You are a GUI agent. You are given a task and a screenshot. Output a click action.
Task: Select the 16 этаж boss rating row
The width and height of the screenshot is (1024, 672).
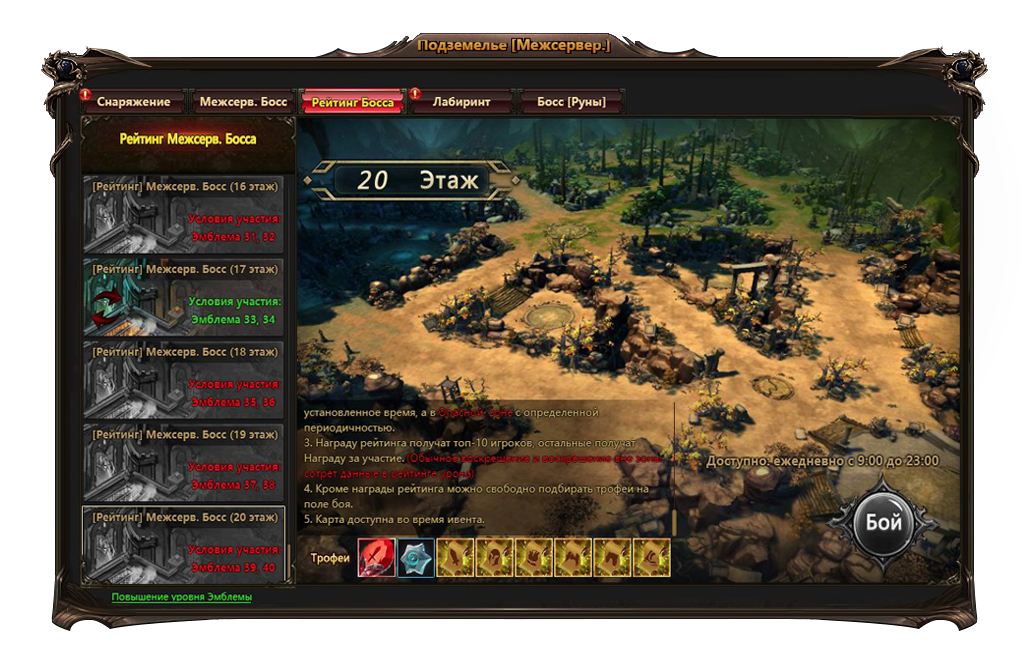click(184, 215)
